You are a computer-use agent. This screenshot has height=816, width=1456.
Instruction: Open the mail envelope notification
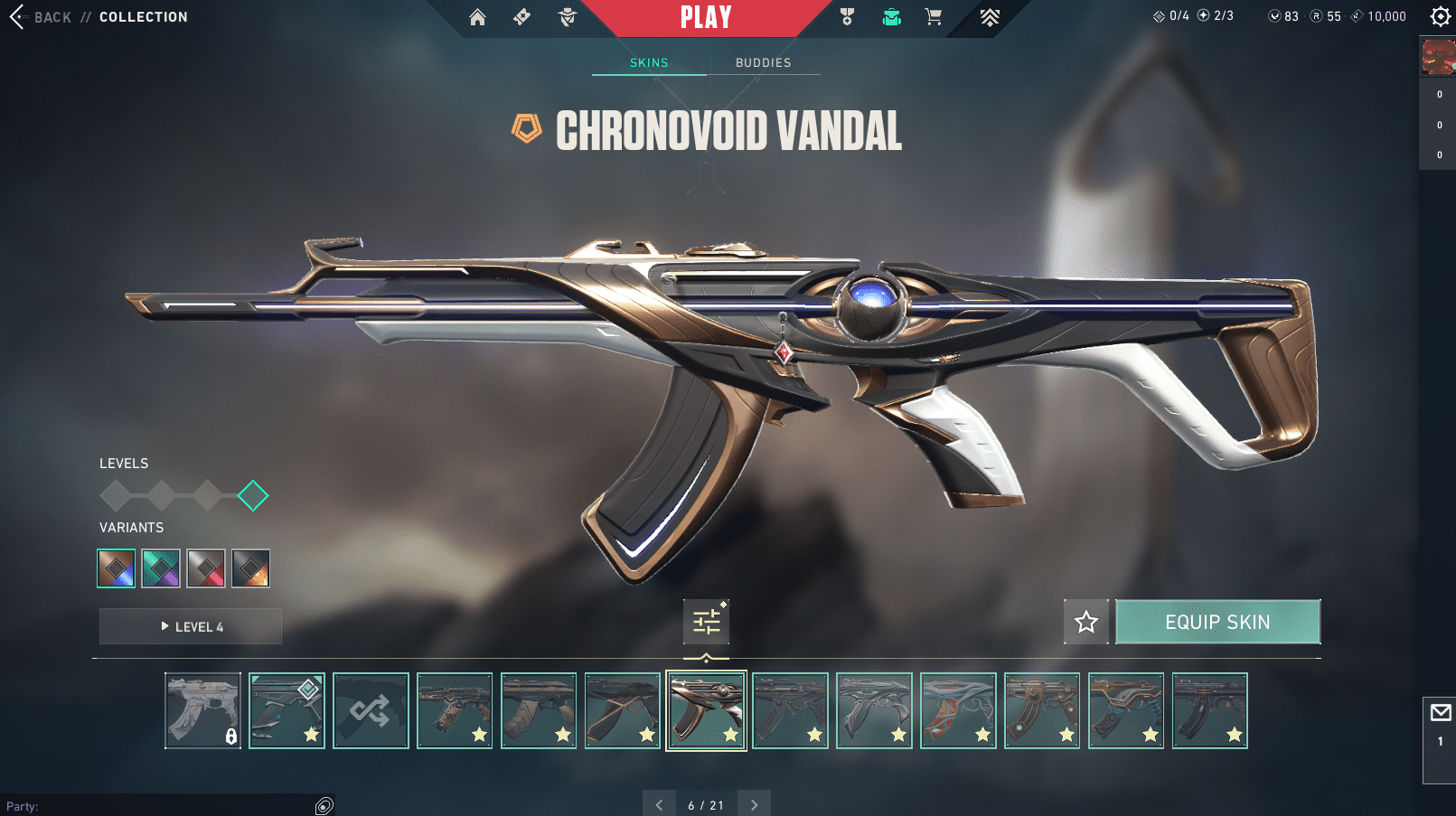click(x=1440, y=713)
